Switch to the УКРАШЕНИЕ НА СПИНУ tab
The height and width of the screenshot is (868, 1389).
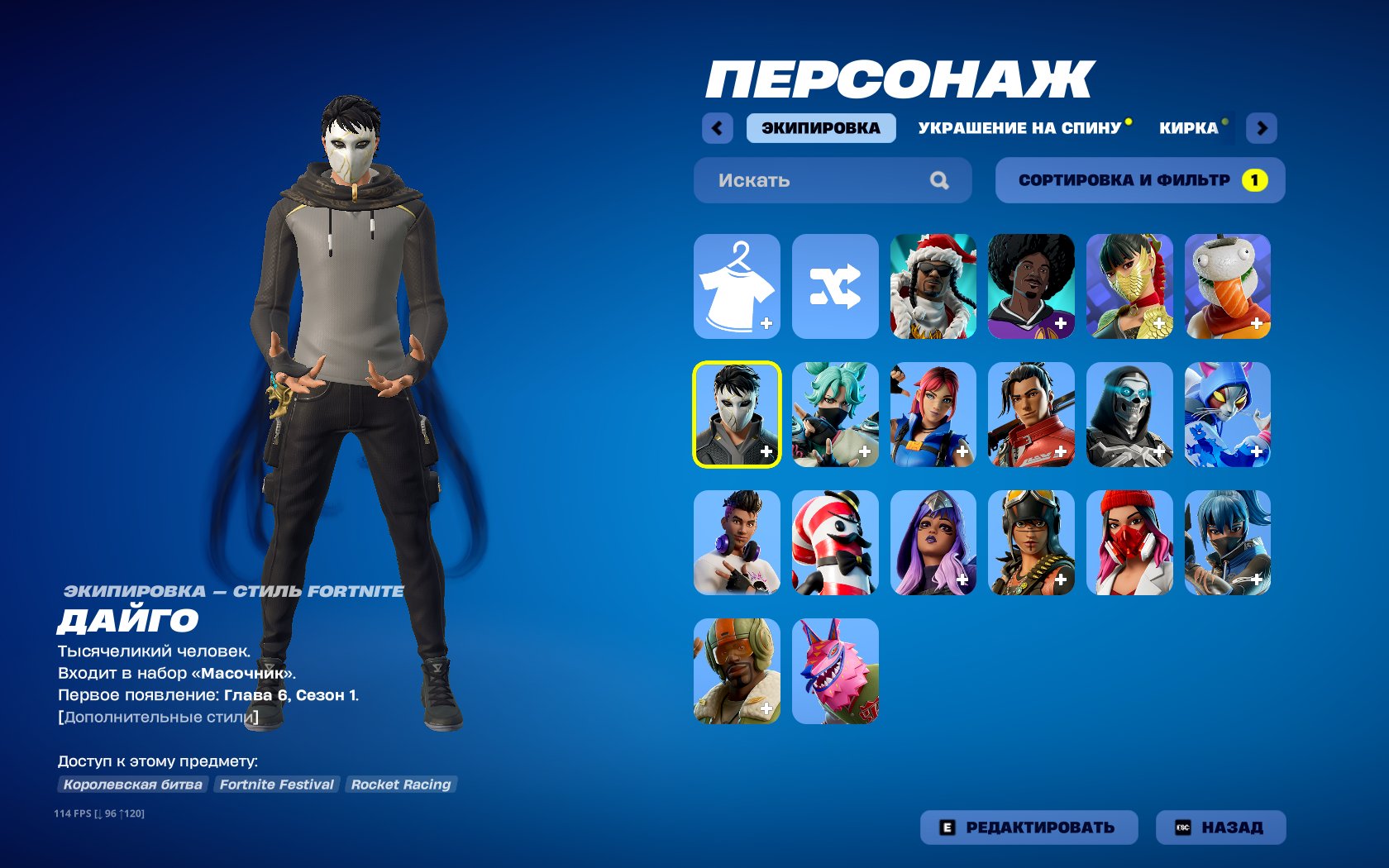tap(1019, 128)
